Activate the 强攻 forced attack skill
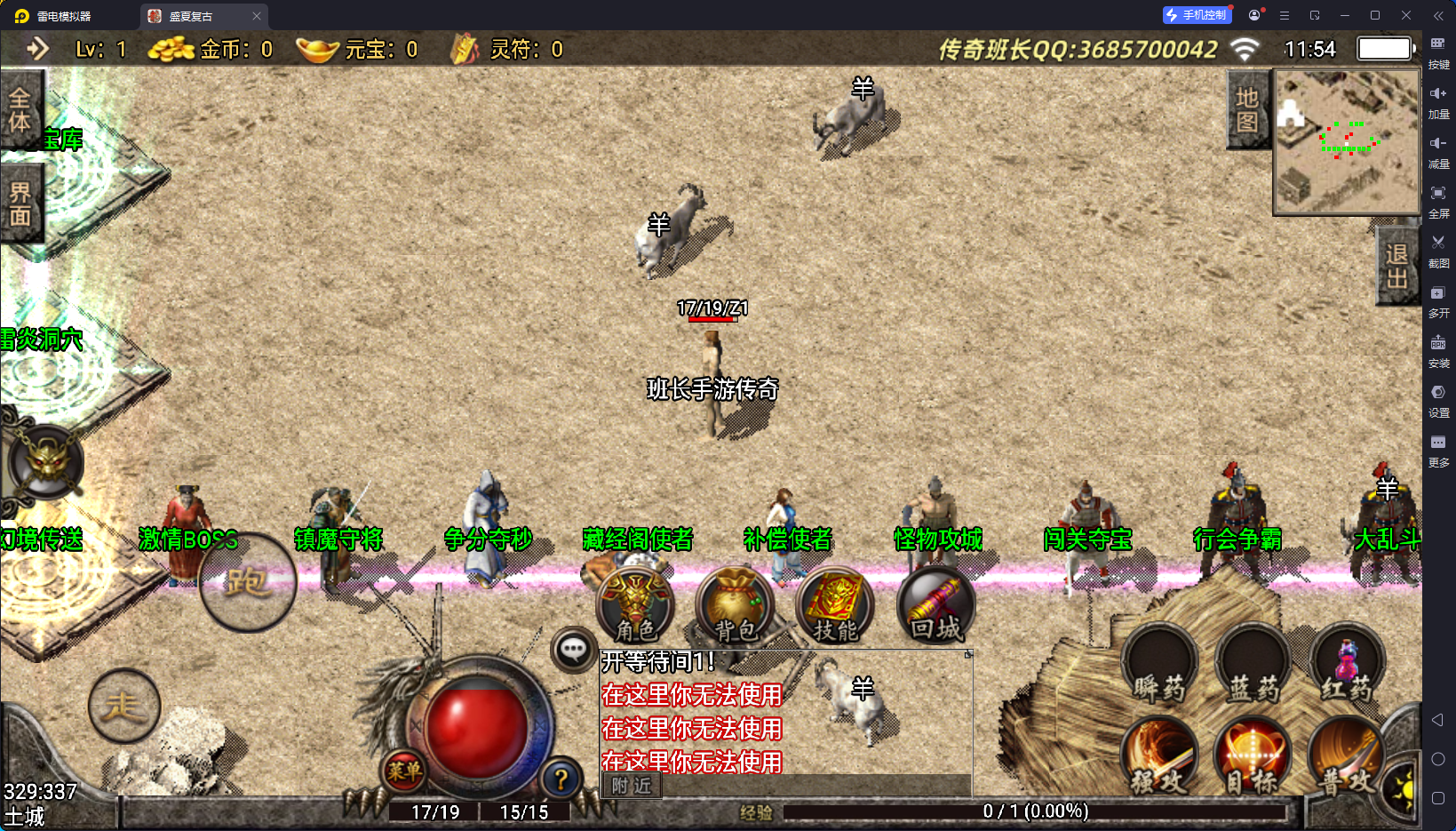The image size is (1456, 831). click(x=1159, y=755)
